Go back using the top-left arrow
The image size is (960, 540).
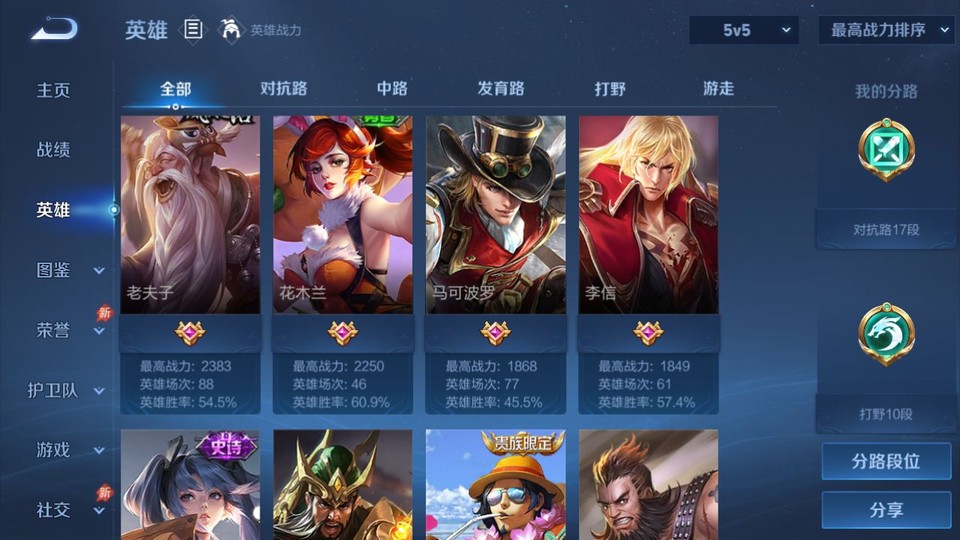54,29
